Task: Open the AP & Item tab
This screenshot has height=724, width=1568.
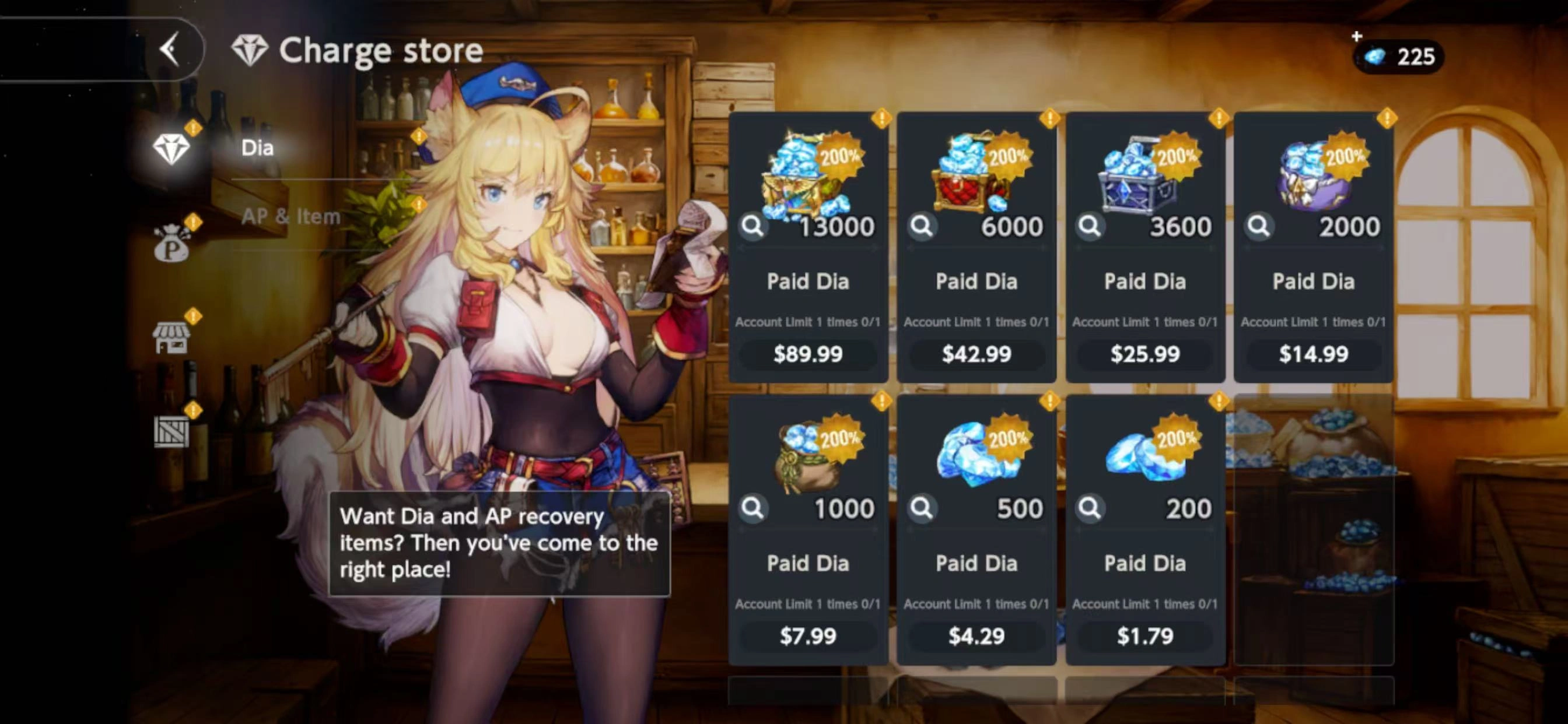Action: pyautogui.click(x=290, y=217)
